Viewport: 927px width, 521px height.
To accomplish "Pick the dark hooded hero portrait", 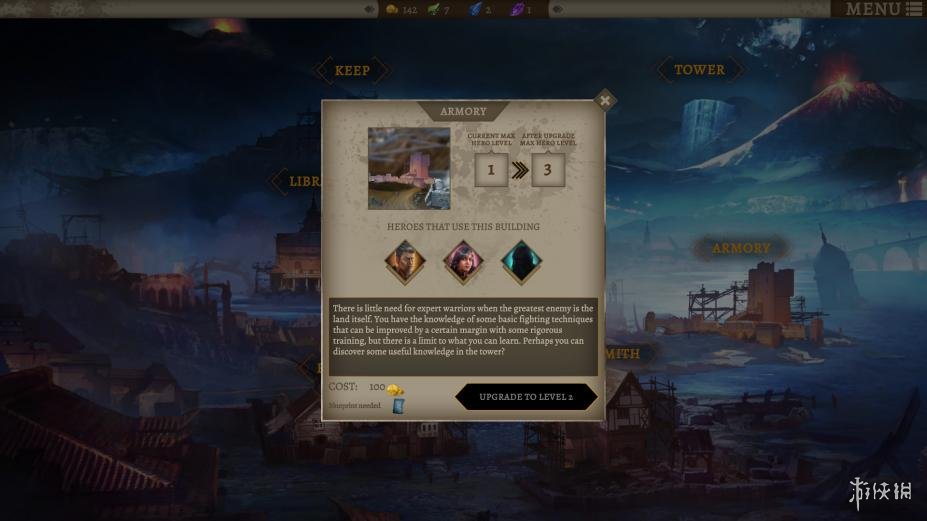I will coord(520,262).
